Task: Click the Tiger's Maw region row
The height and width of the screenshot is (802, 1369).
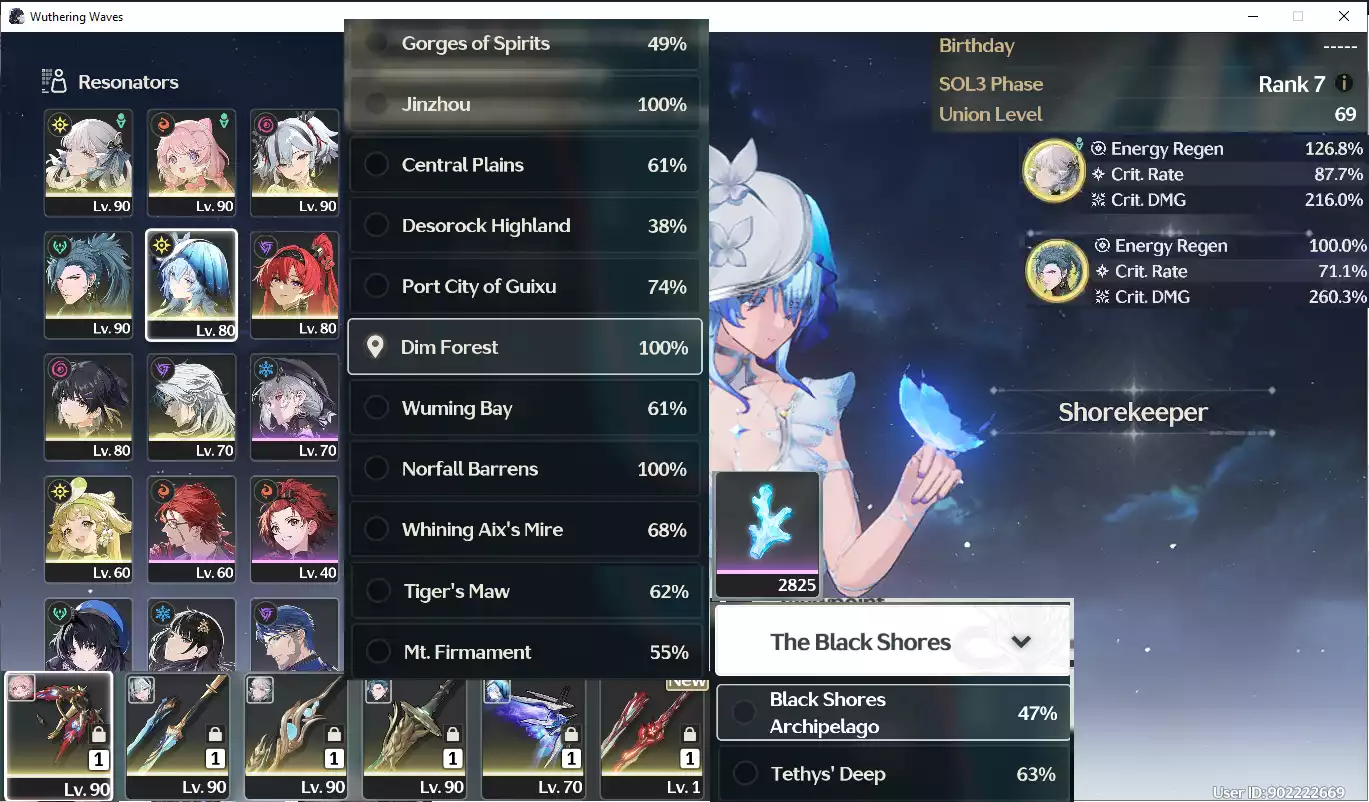Action: [x=525, y=591]
